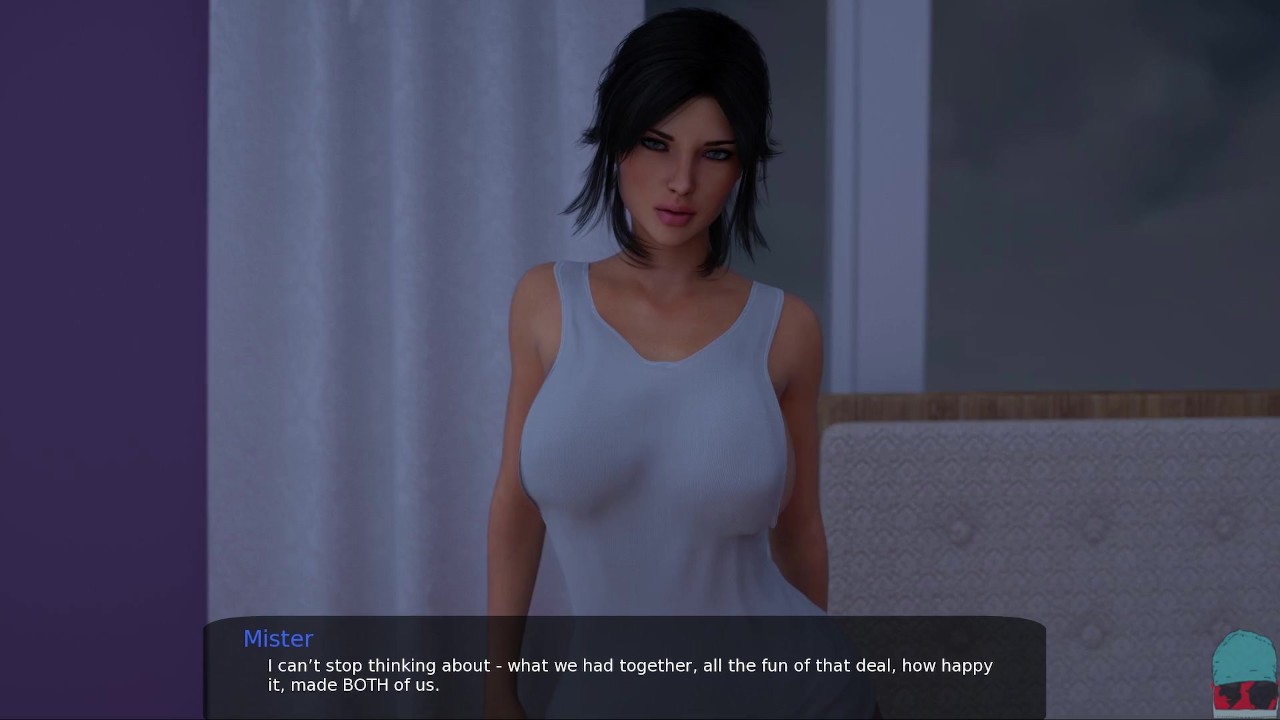Screen dimensions: 1280x720
Task: Click the dialogue box to advance Mister's line
Action: 625,668
